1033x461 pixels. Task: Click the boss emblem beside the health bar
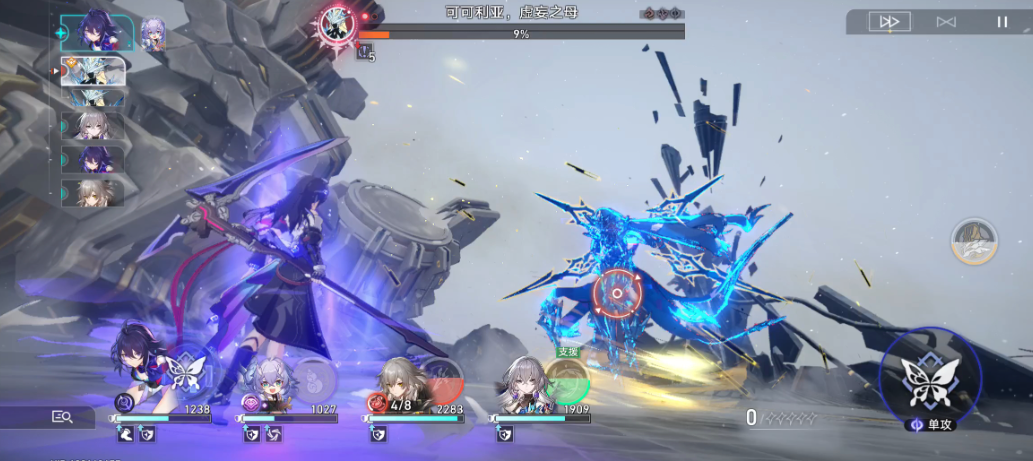coord(337,24)
